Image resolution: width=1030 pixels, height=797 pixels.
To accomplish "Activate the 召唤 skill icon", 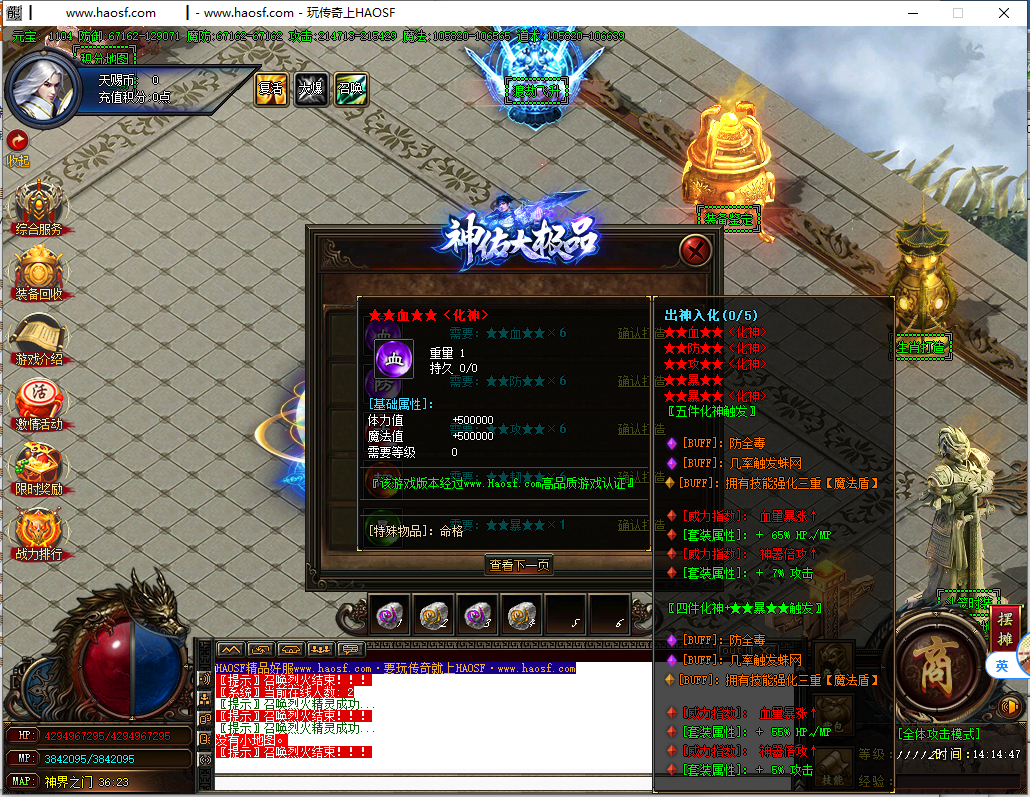I will click(x=350, y=89).
